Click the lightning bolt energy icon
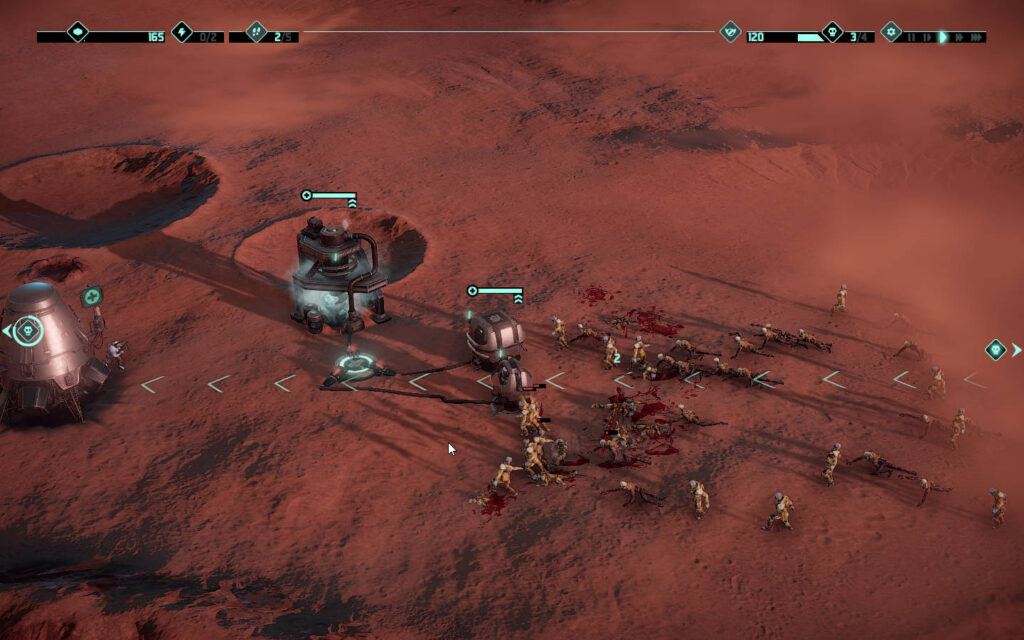The image size is (1024, 640). coord(182,32)
